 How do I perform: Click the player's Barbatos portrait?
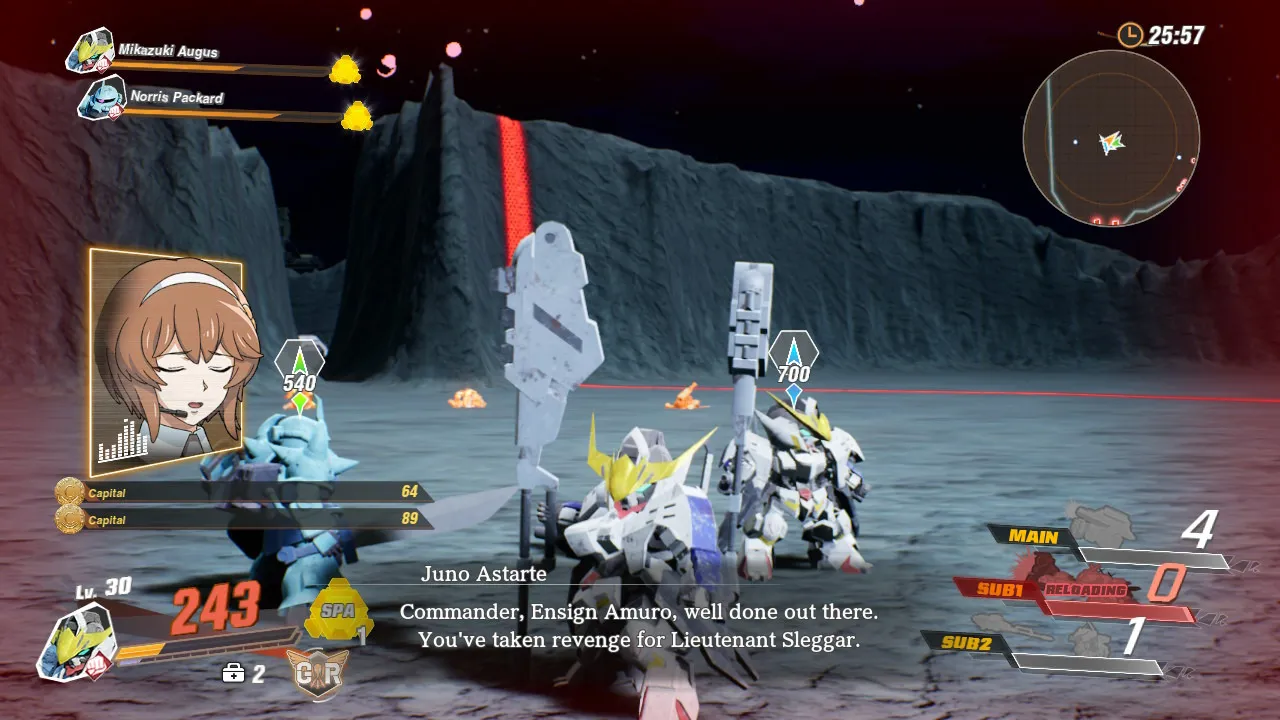coord(76,641)
